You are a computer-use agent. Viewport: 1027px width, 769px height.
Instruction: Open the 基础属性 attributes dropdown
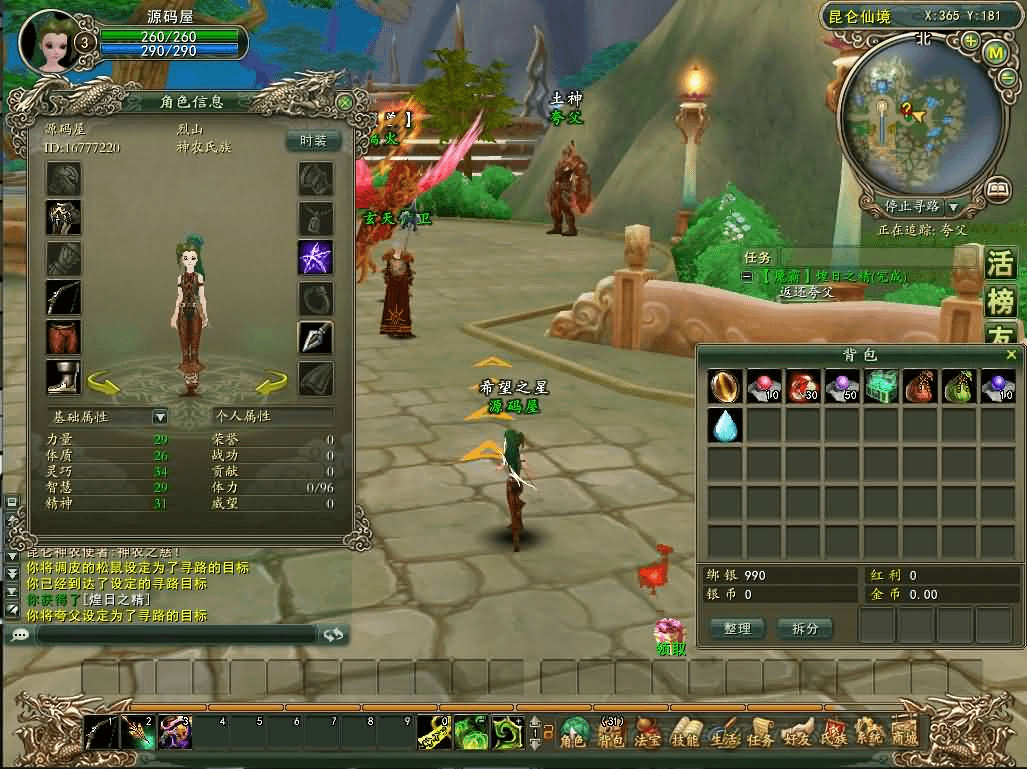159,416
